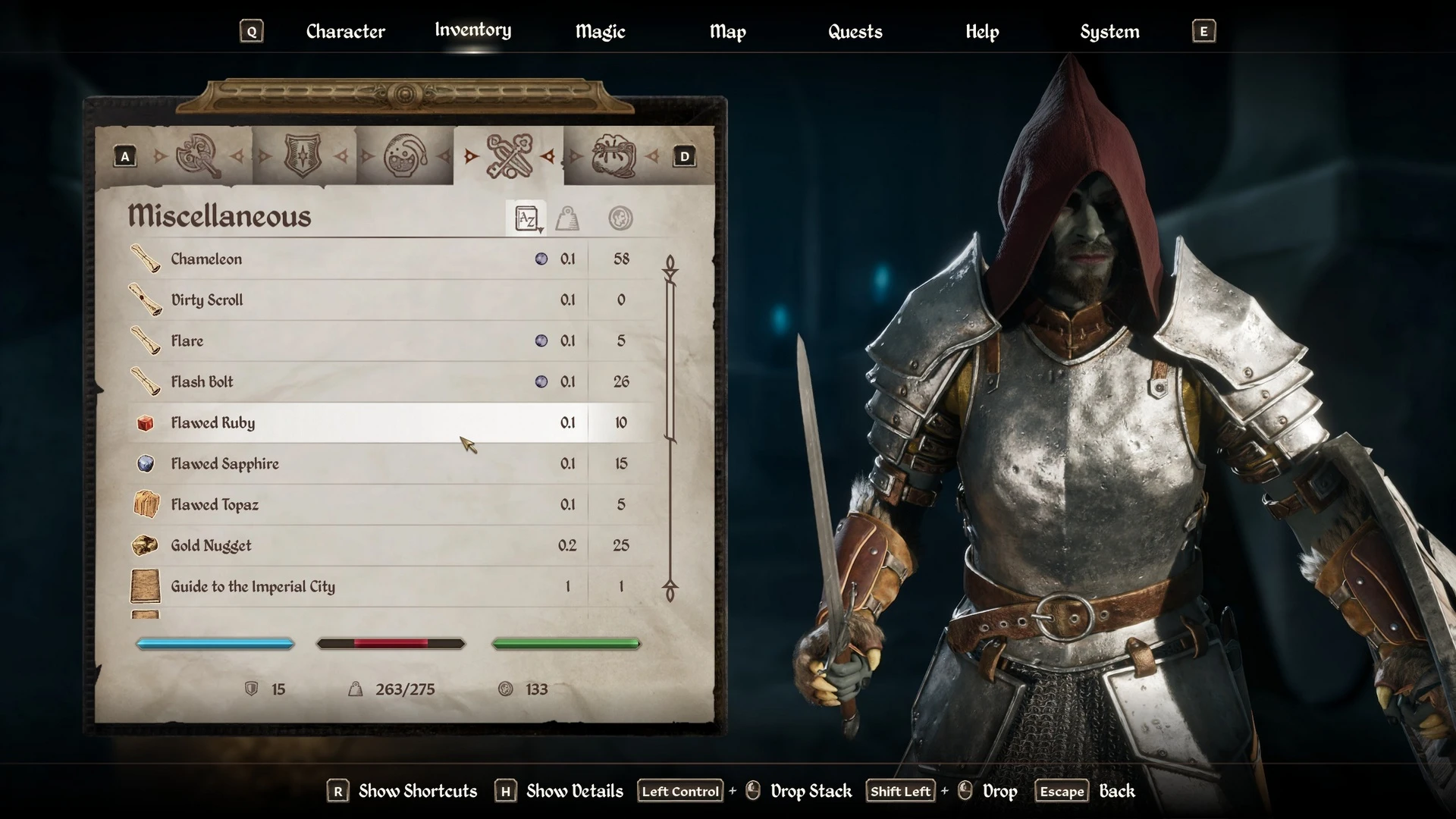1456x819 pixels.
Task: Select the Dirty Scroll row
Action: tap(207, 300)
